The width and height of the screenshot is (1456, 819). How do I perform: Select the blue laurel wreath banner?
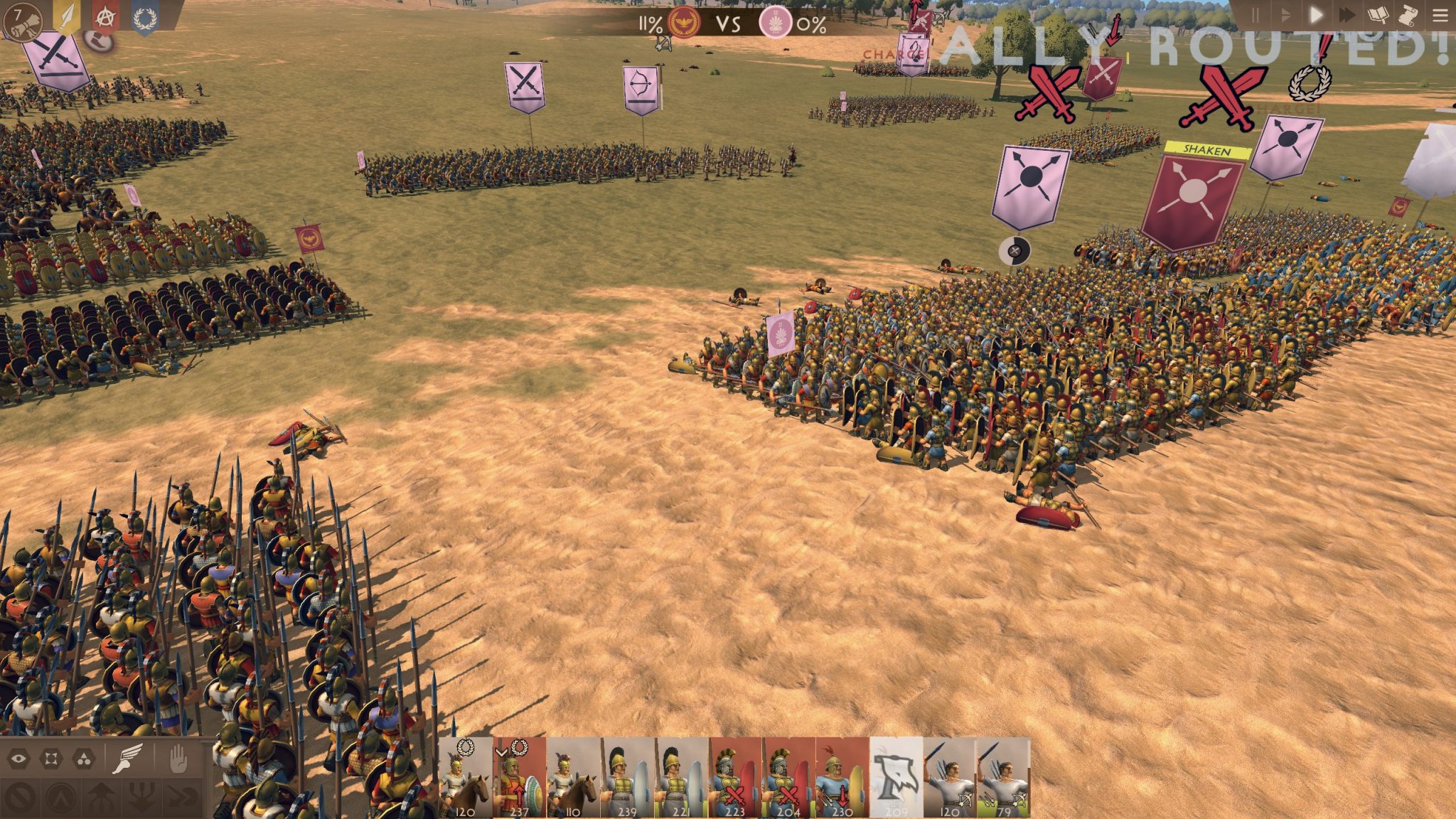[144, 18]
